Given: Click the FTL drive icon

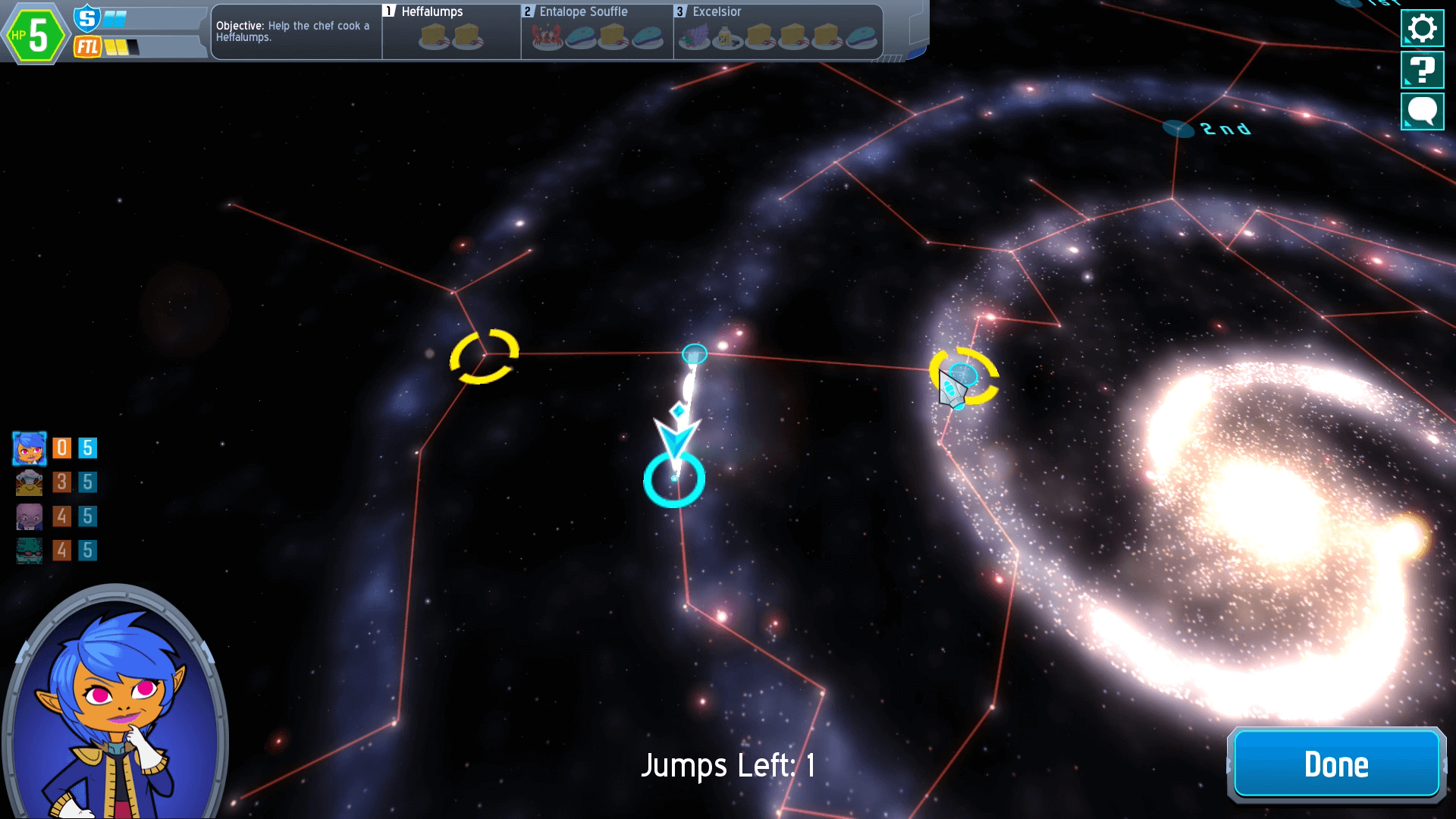Looking at the screenshot, I should click(86, 46).
